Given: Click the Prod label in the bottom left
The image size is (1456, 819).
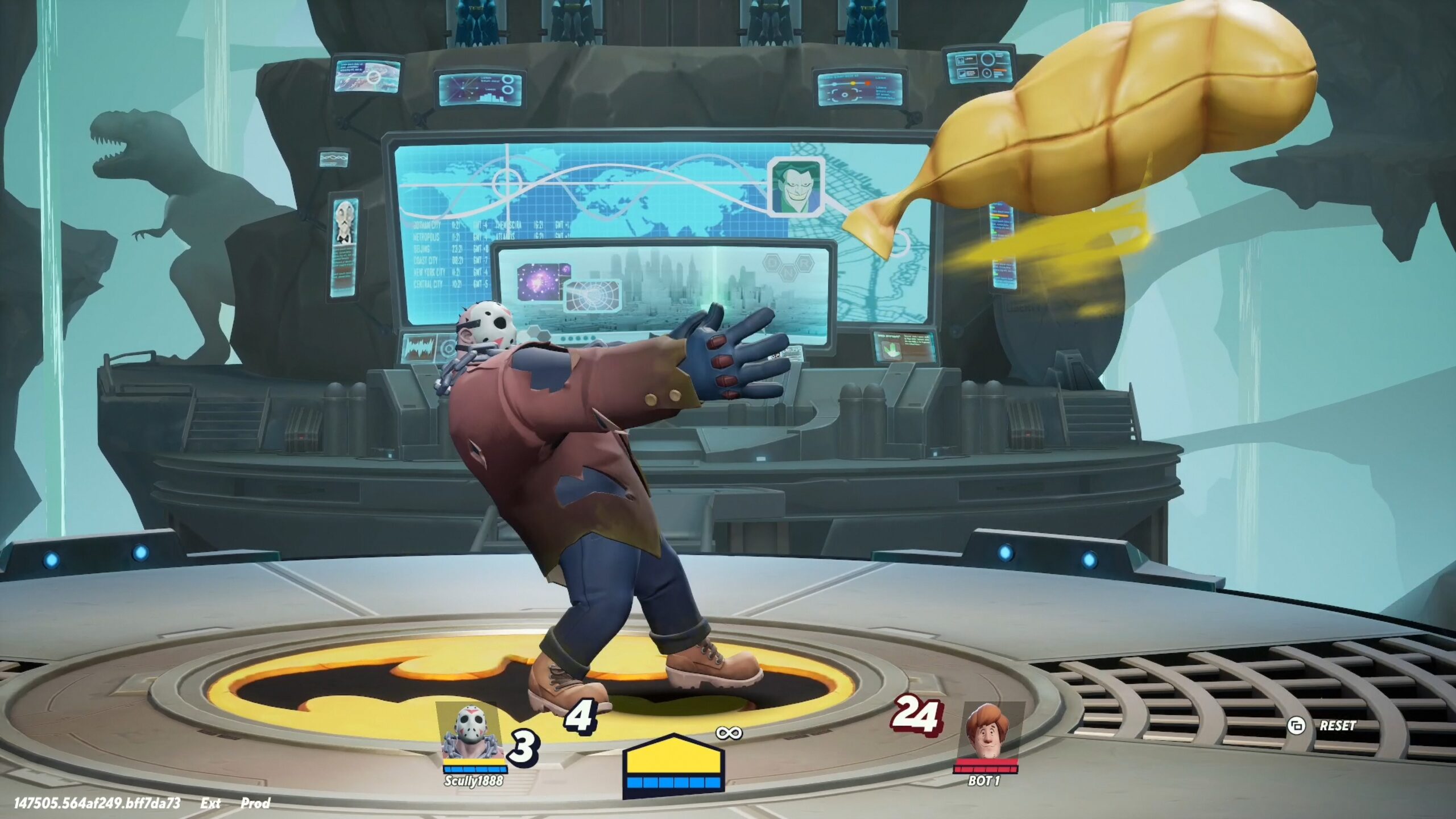Looking at the screenshot, I should click(257, 804).
